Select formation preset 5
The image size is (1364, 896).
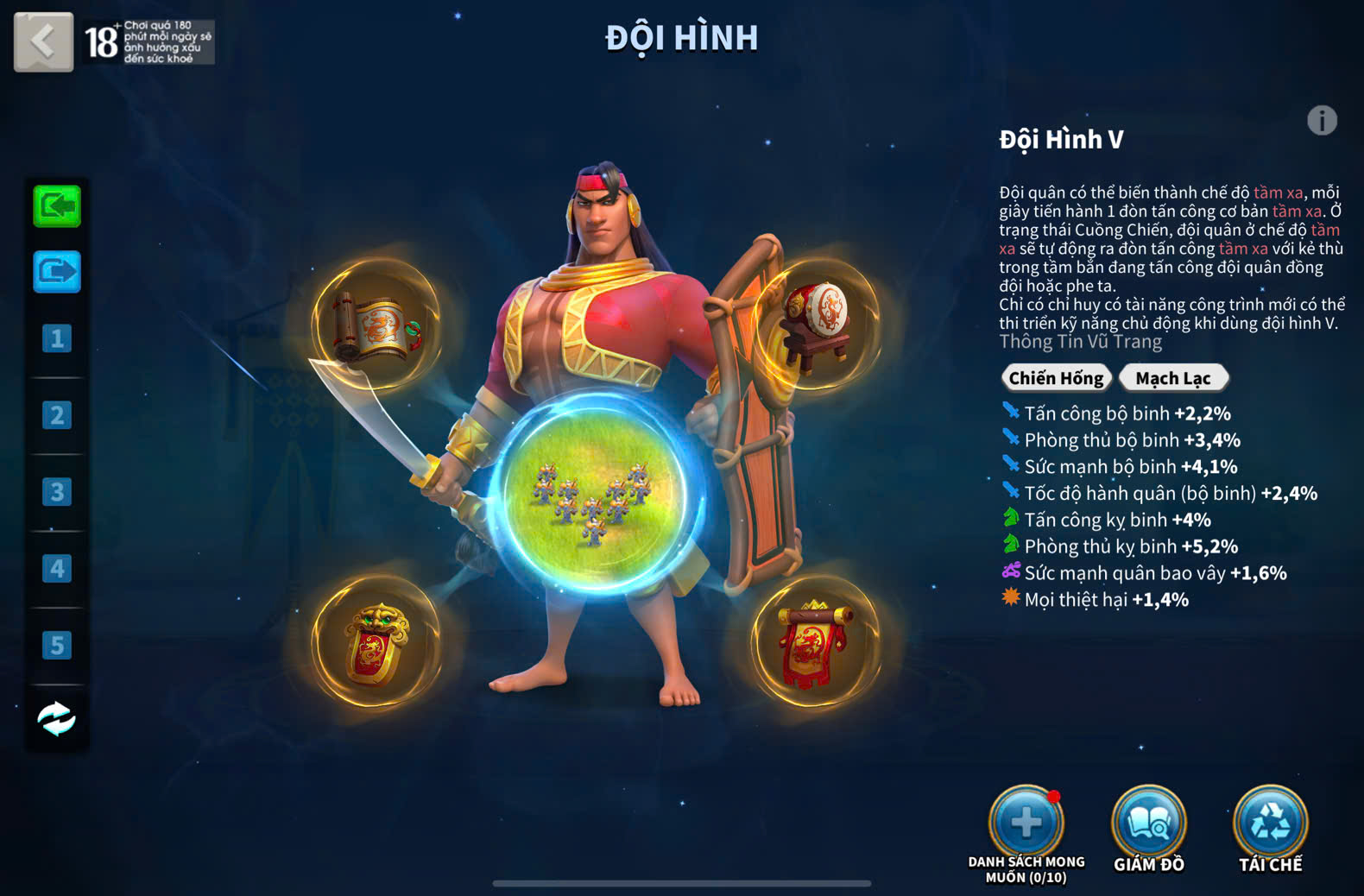(x=57, y=645)
